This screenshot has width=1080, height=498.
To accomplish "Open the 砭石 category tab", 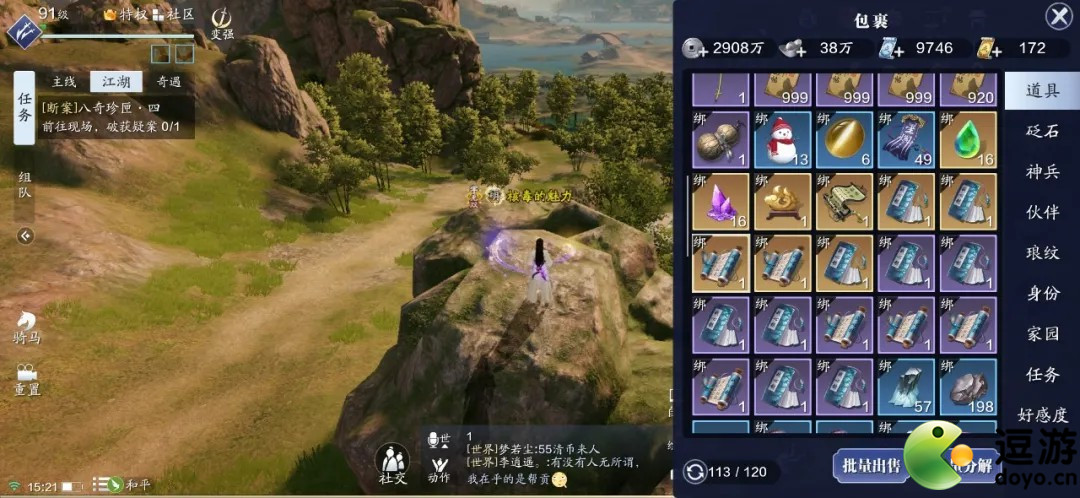I will pyautogui.click(x=1042, y=131).
